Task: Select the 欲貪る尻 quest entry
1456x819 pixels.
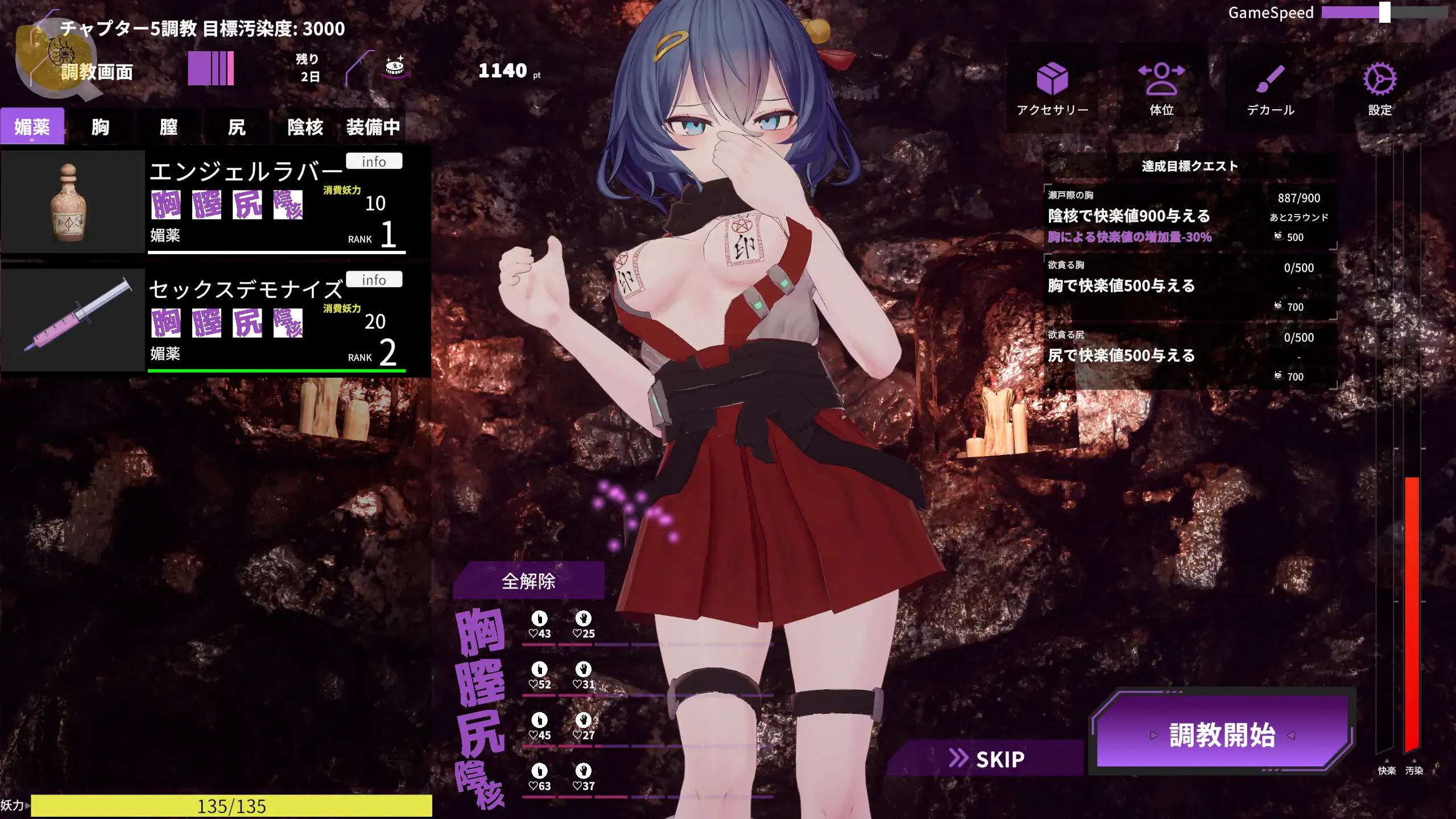Action: tap(1189, 355)
